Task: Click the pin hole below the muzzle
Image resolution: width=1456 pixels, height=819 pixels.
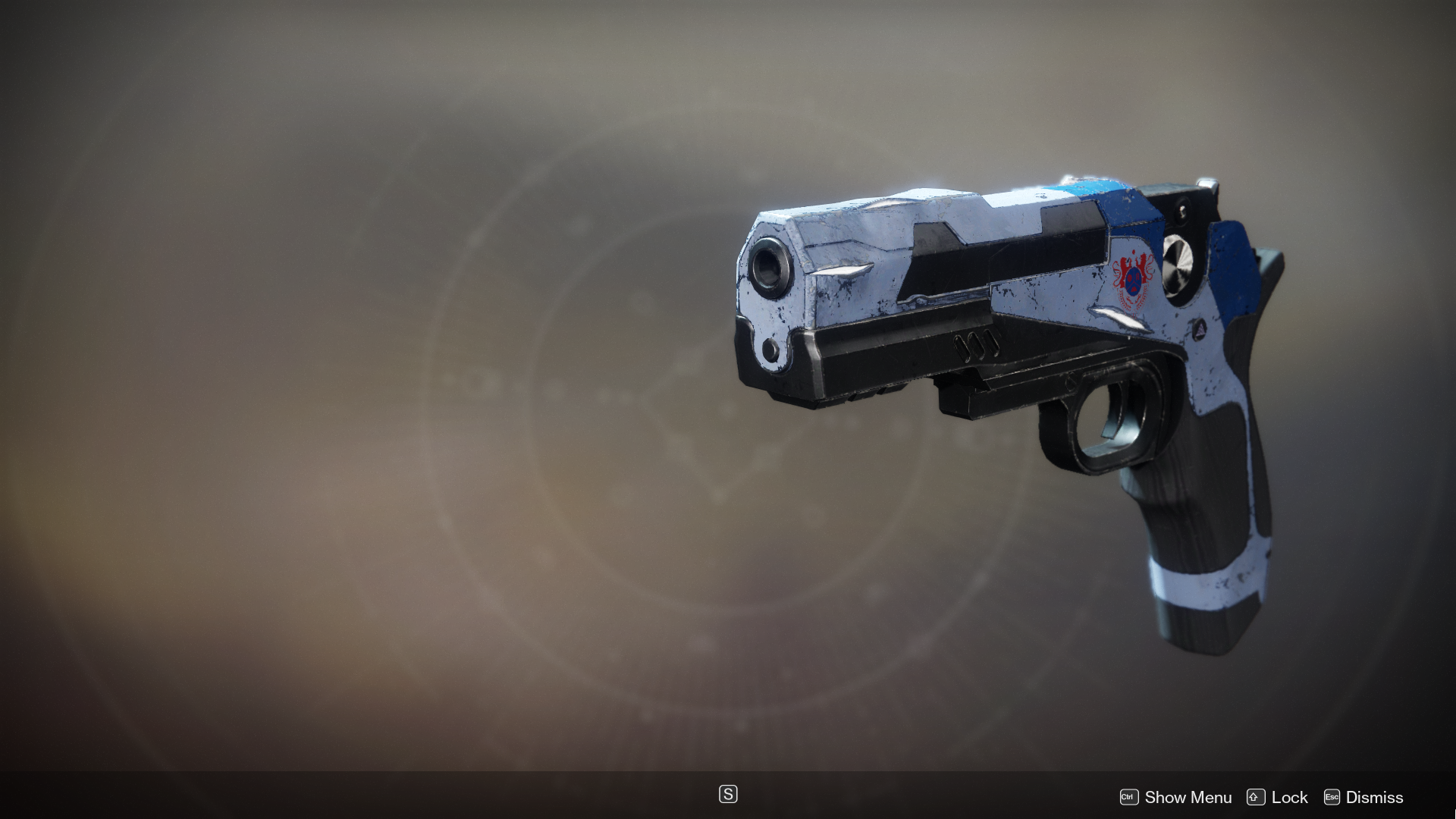Action: click(x=771, y=349)
